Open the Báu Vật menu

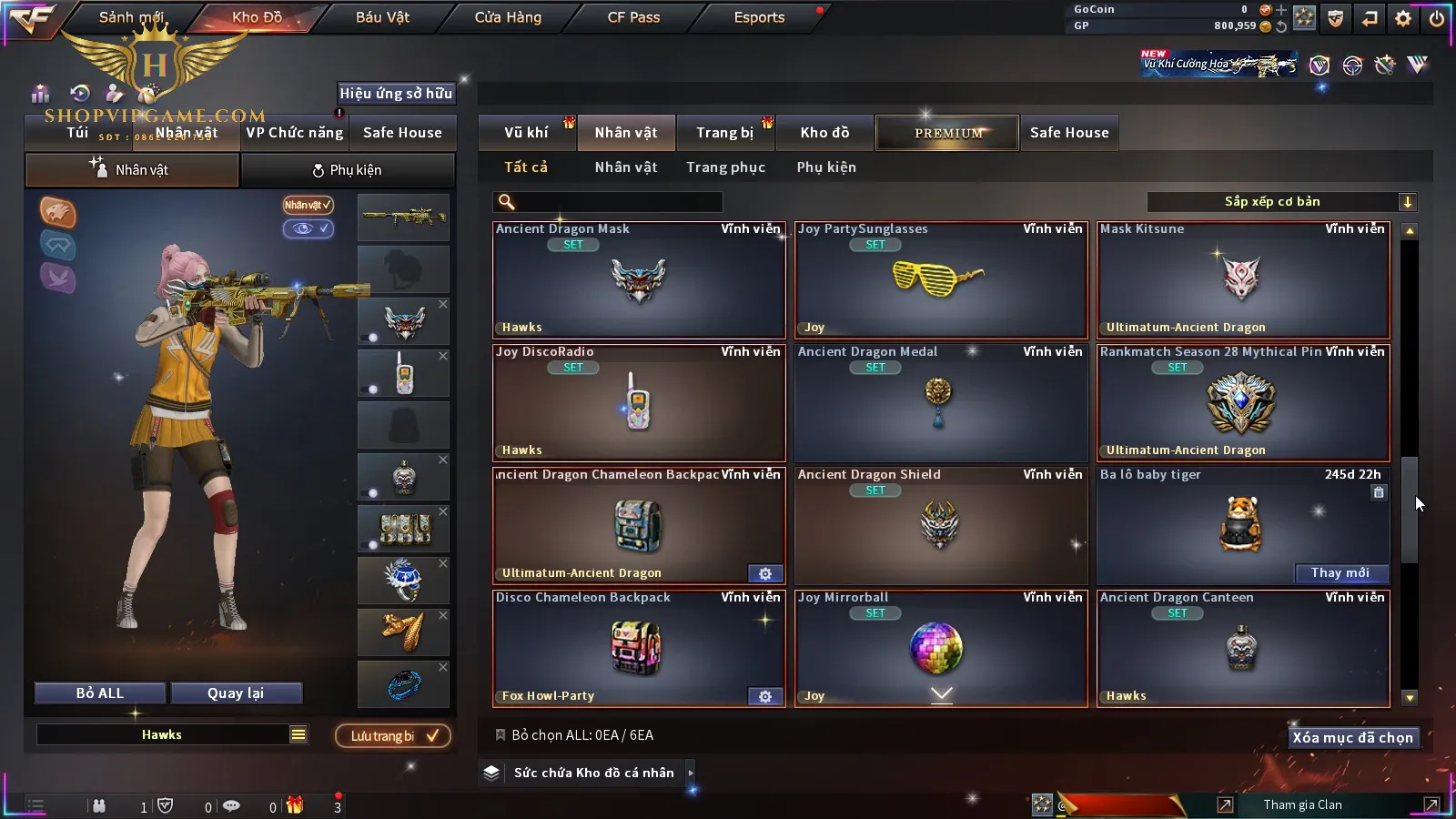click(x=382, y=17)
